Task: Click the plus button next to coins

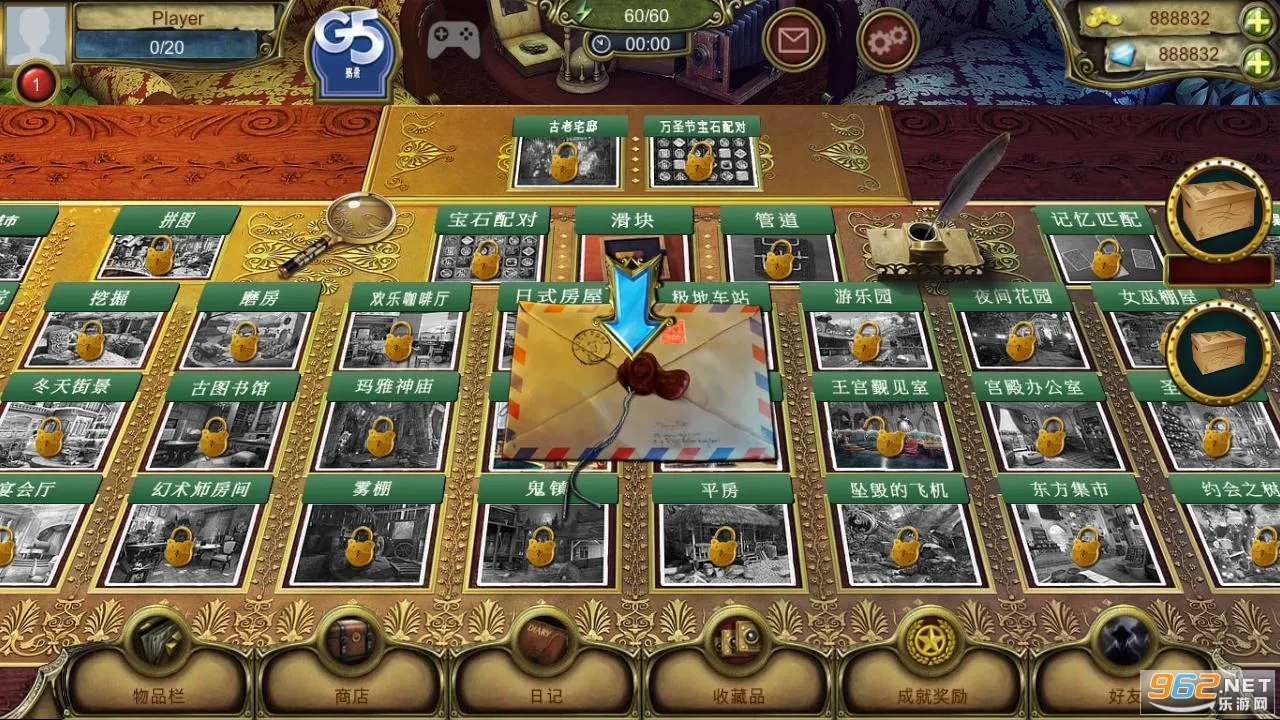Action: tap(1257, 18)
